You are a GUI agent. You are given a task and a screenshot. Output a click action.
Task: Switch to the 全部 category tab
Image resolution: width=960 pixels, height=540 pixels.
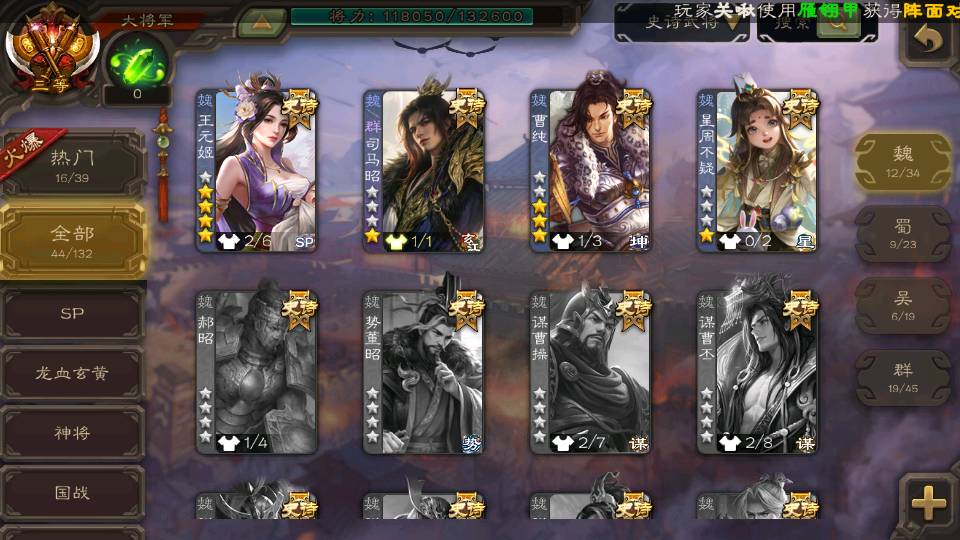click(73, 240)
